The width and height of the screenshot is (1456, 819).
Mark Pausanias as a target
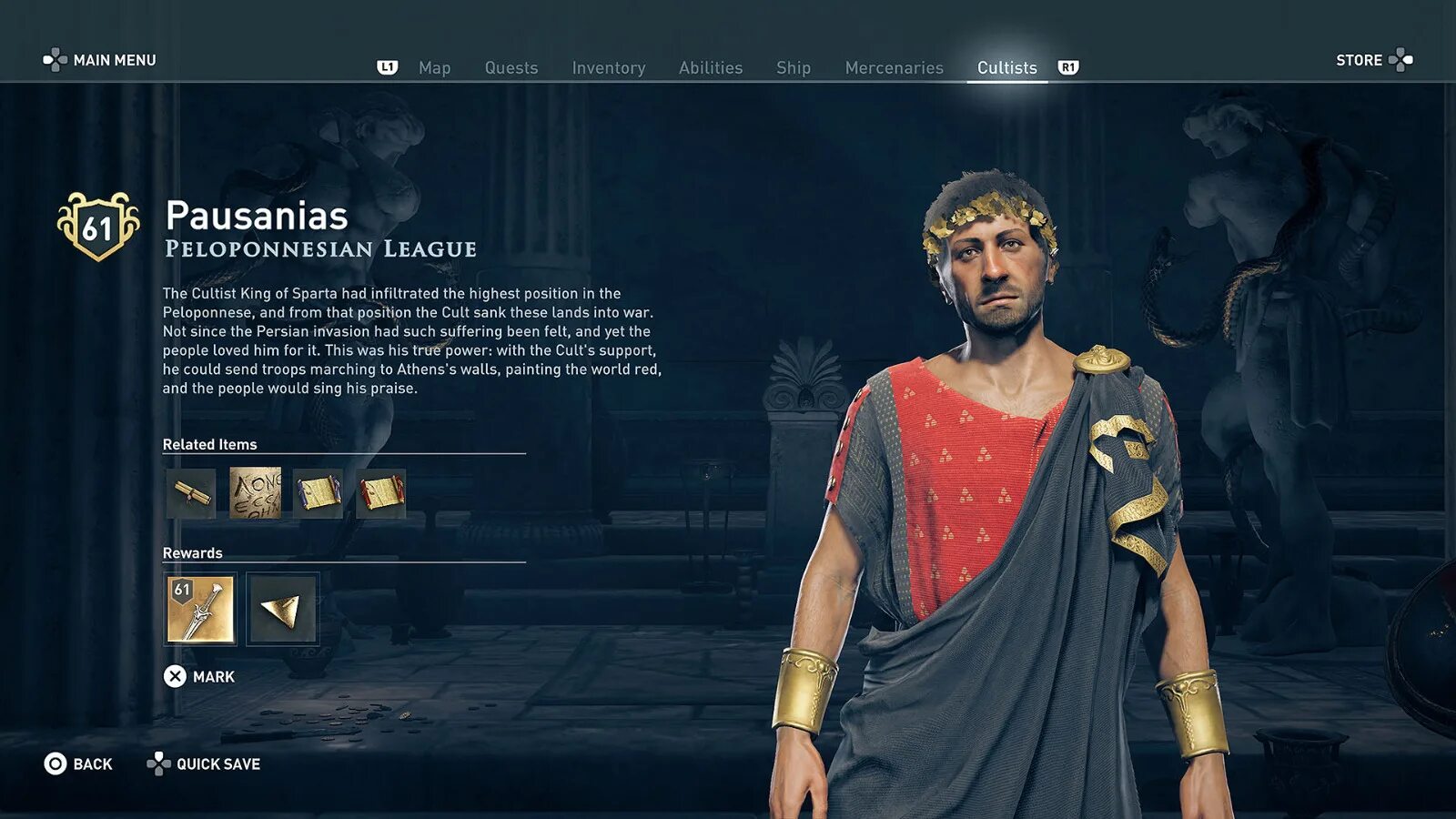pyautogui.click(x=200, y=676)
